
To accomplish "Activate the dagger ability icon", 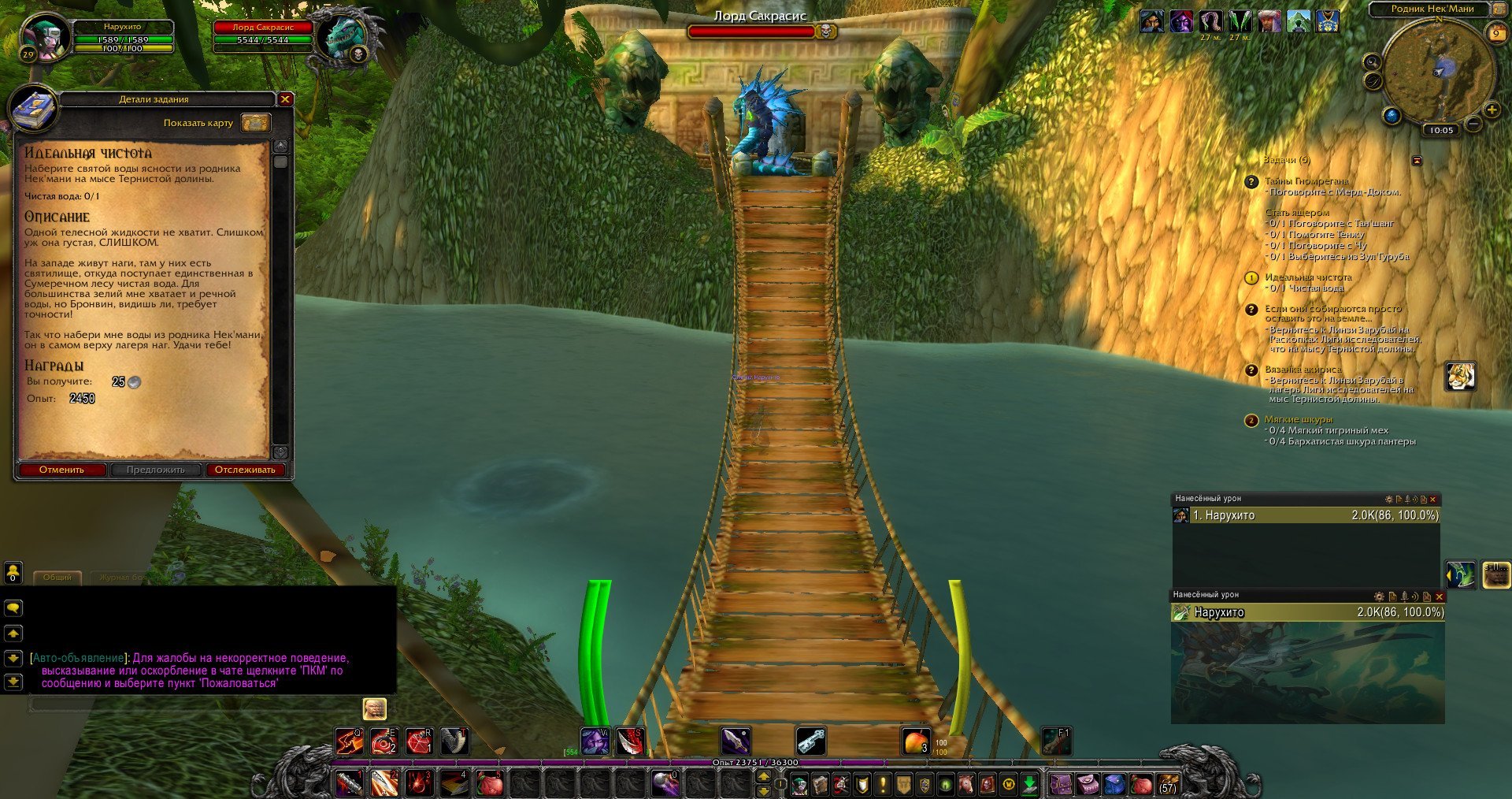I will pyautogui.click(x=735, y=741).
